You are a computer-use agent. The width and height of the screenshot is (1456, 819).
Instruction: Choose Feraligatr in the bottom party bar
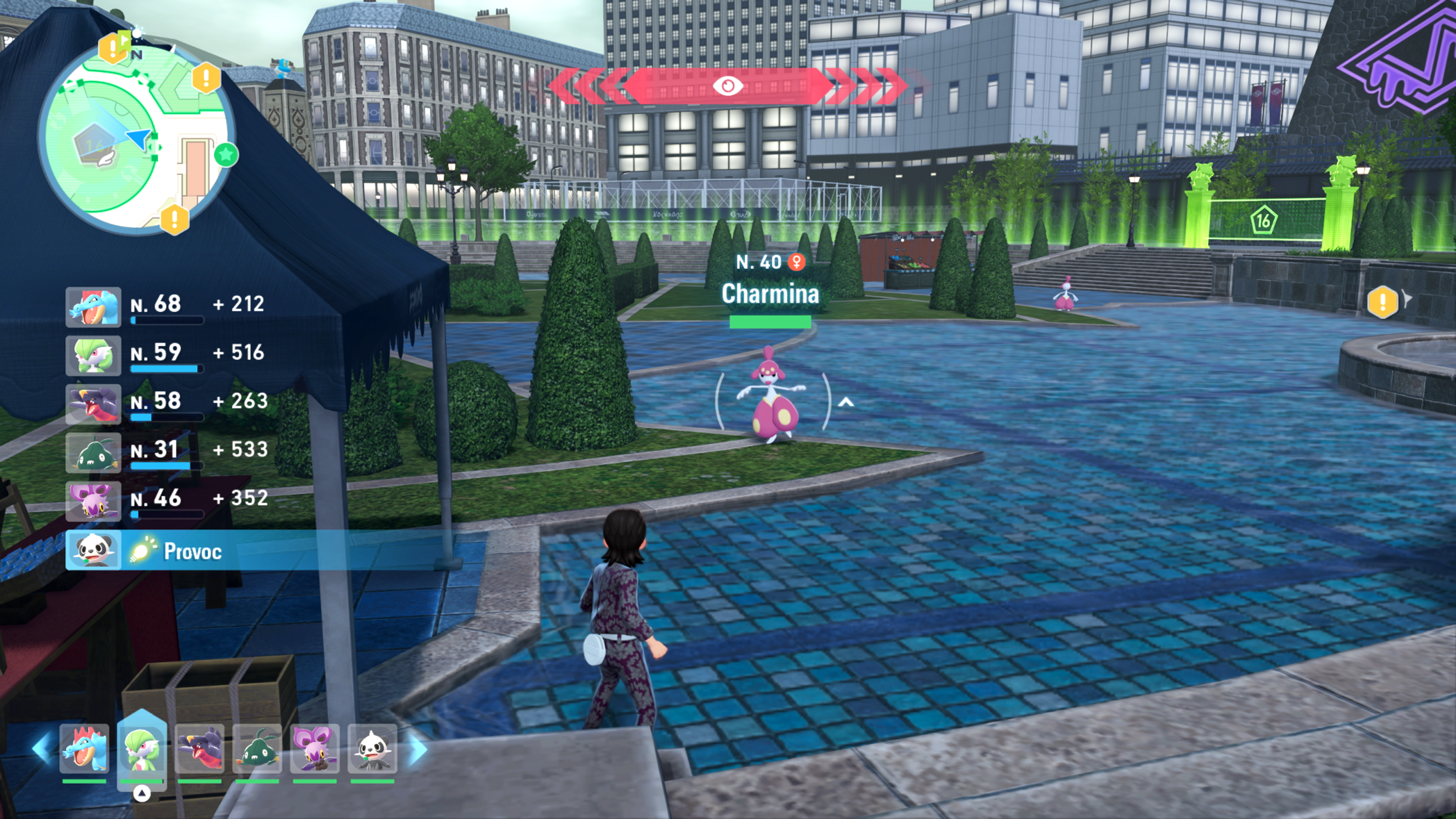[x=84, y=749]
